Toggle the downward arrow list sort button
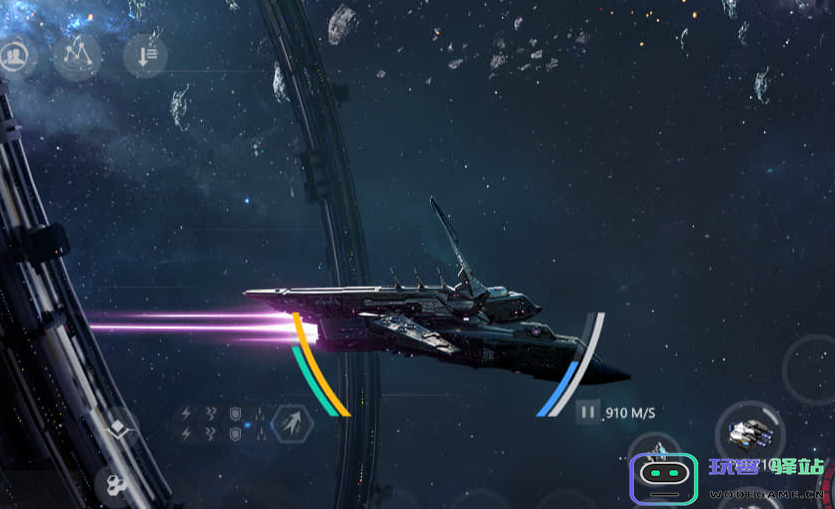The height and width of the screenshot is (509, 835). pos(145,57)
